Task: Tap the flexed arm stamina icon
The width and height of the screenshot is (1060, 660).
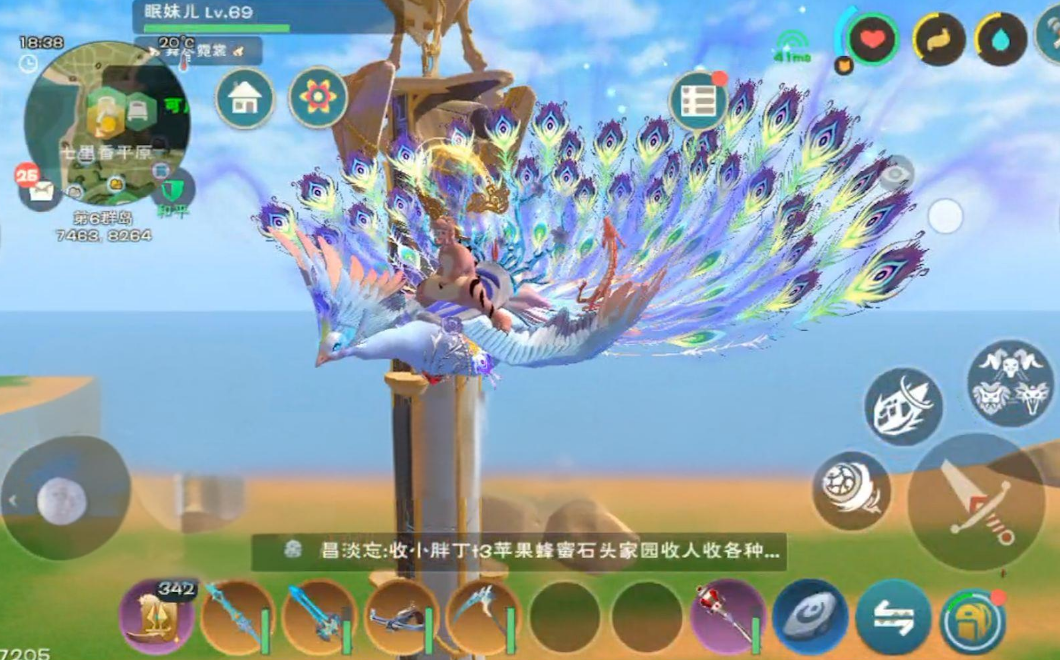Action: tap(939, 40)
